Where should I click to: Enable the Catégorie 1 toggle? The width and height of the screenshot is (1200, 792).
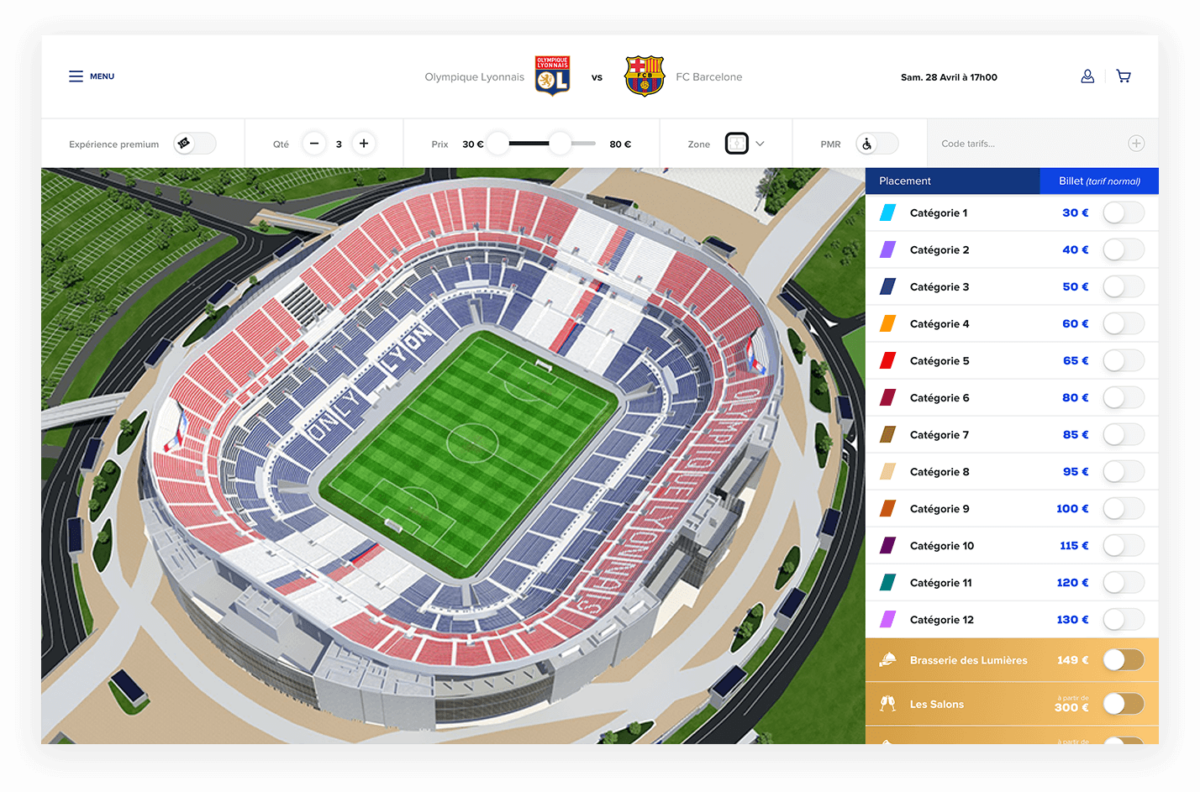[x=1123, y=213]
